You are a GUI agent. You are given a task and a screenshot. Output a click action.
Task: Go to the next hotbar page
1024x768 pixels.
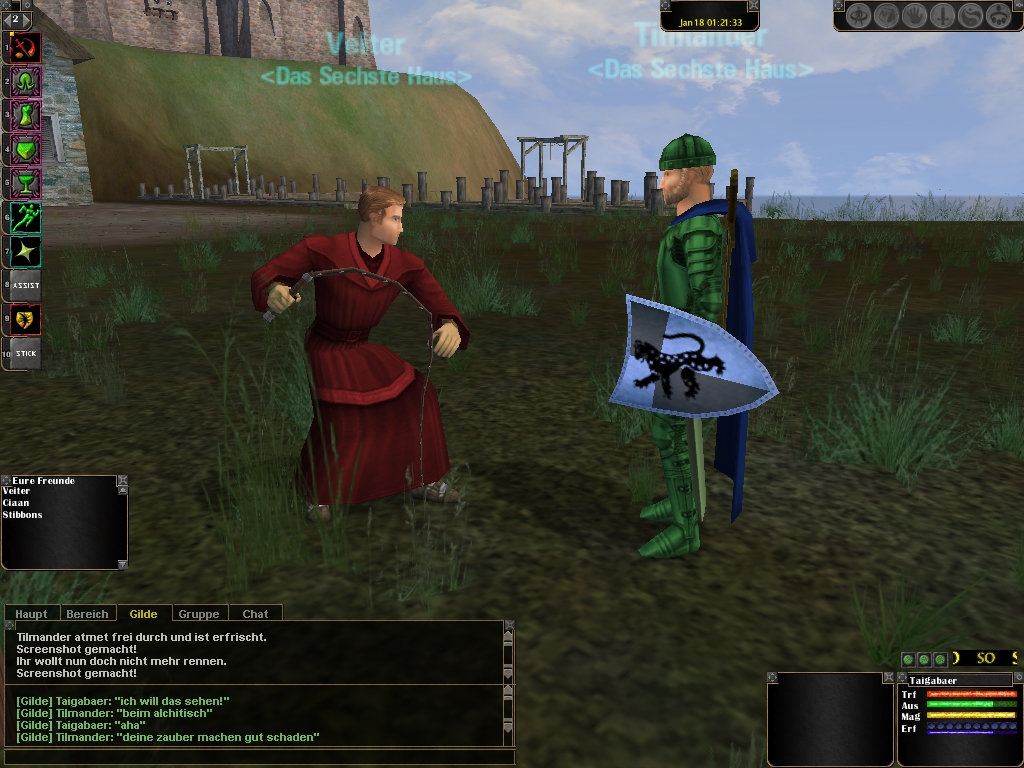[x=26, y=18]
